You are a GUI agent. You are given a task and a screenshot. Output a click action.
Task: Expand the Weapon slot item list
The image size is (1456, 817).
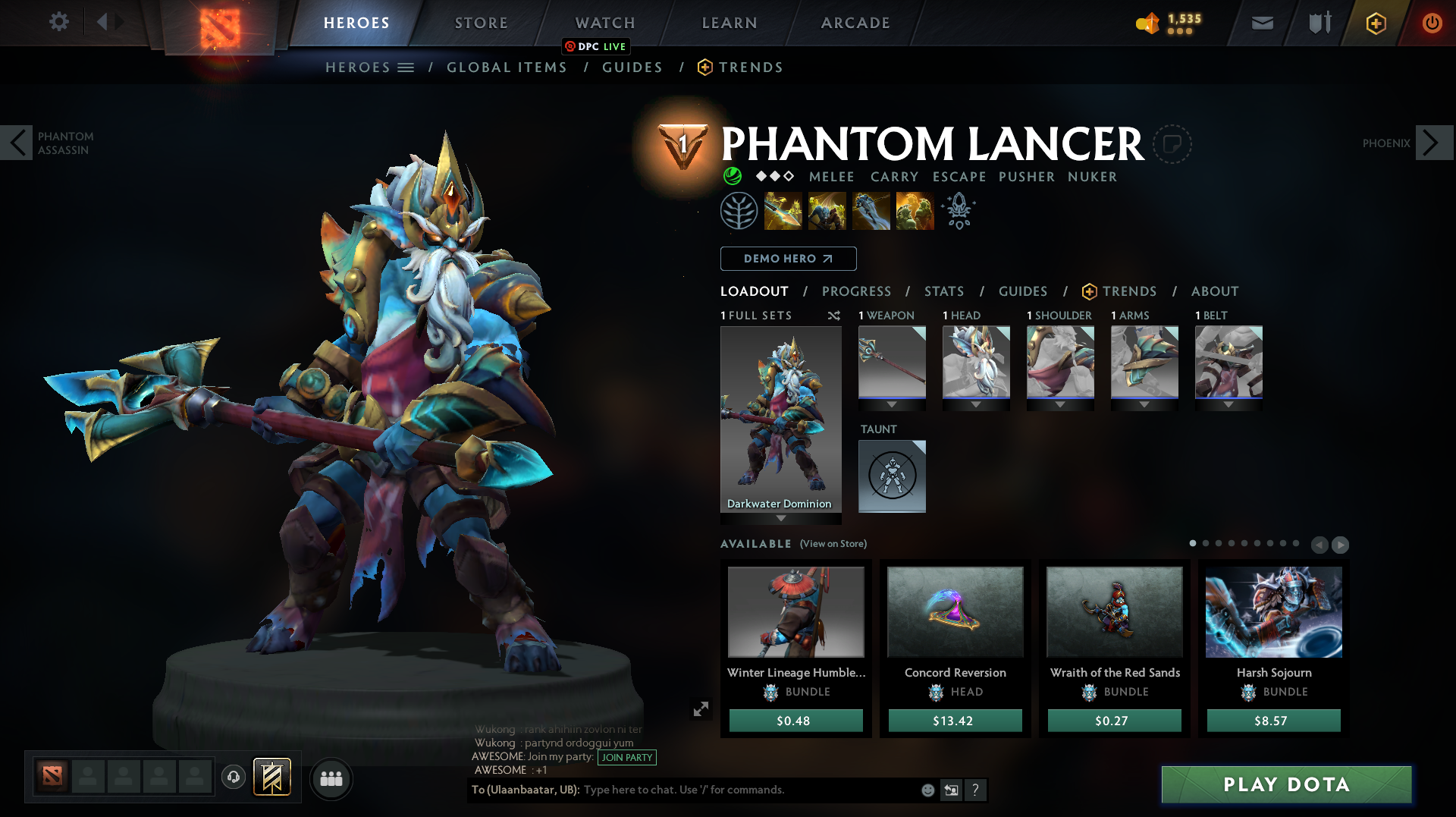point(892,404)
